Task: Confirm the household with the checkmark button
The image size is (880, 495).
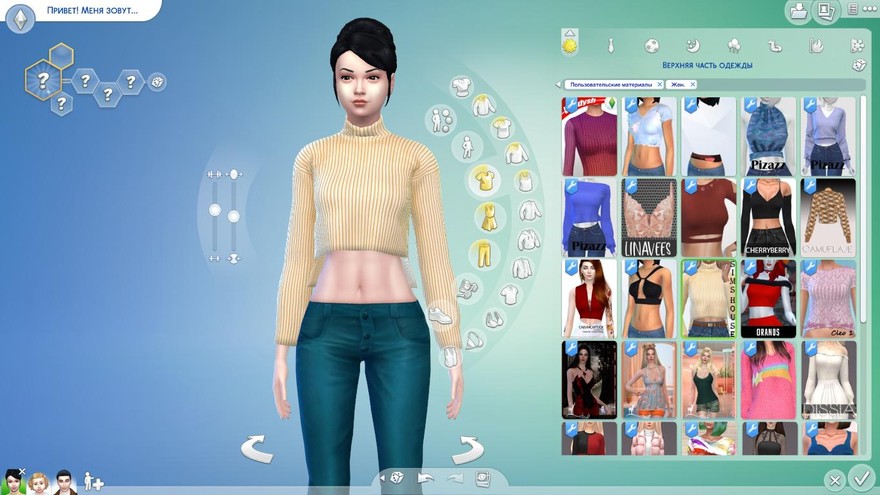Action: pos(860,478)
